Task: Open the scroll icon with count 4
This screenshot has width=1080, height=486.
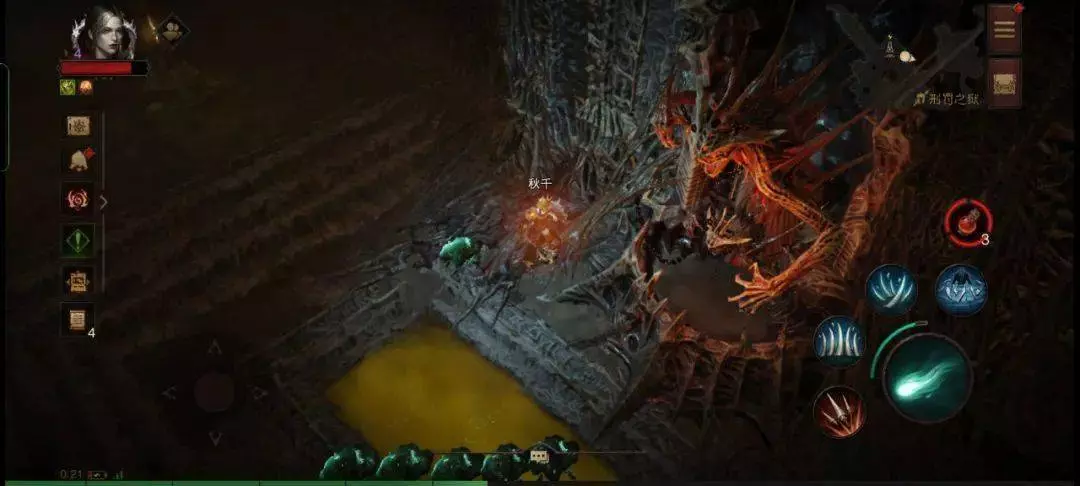Action: point(78,319)
